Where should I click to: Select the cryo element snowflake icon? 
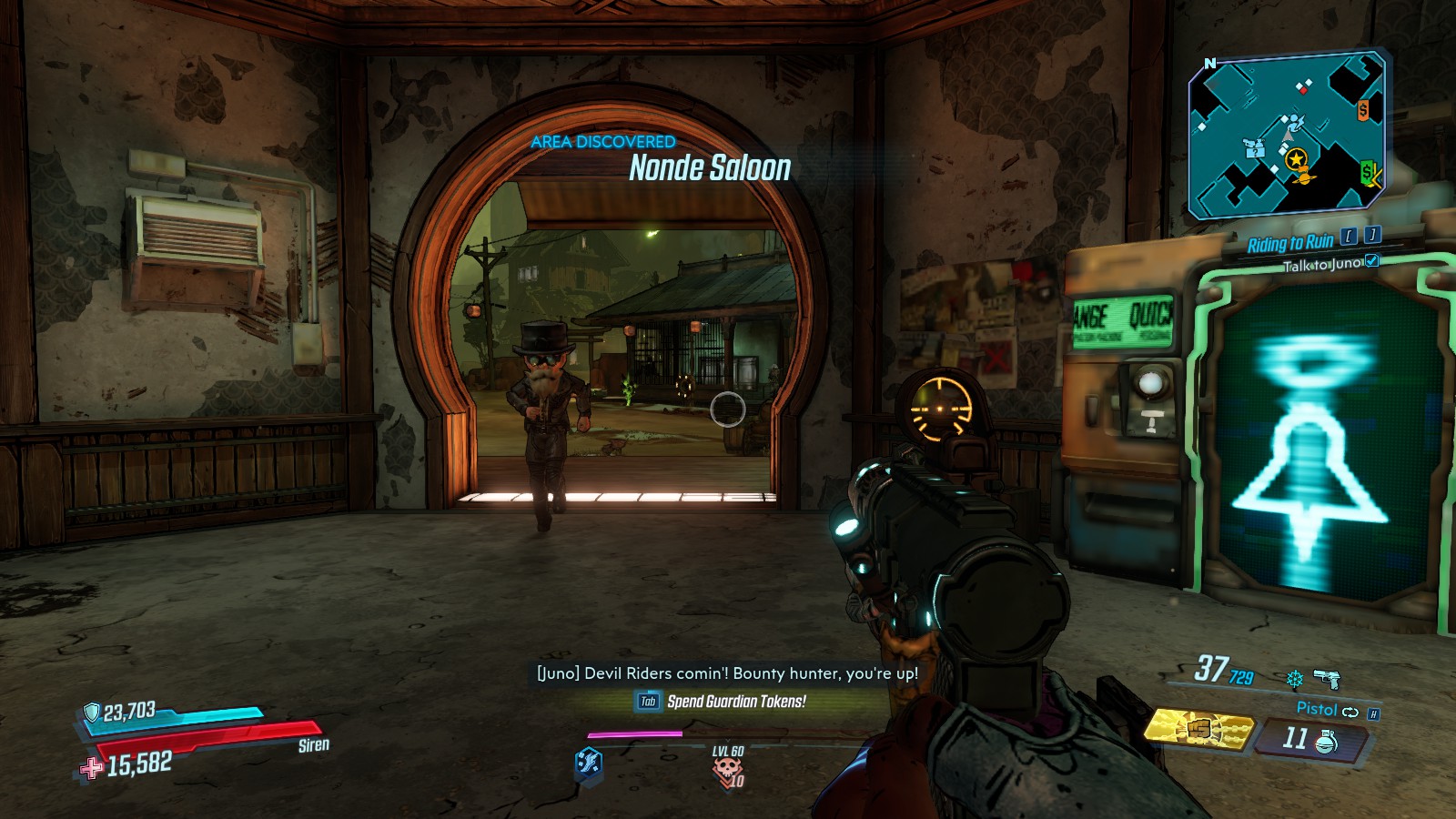1294,679
